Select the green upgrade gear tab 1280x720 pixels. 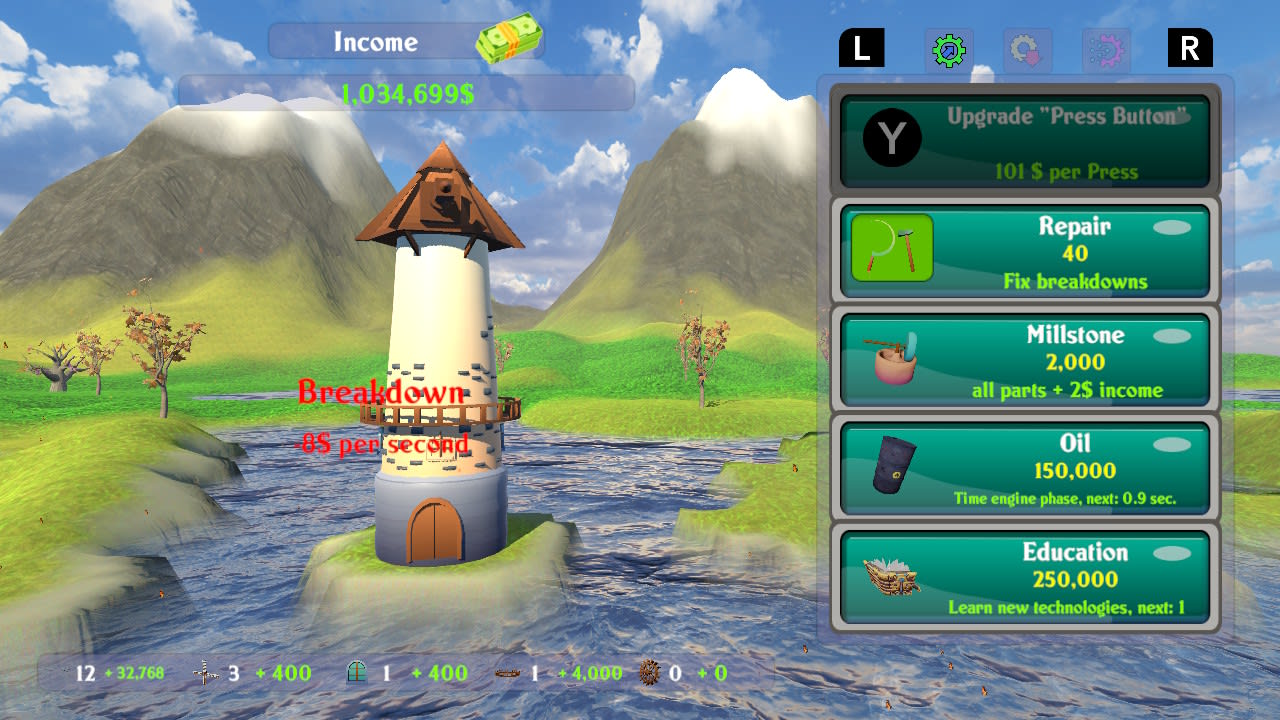tap(948, 49)
